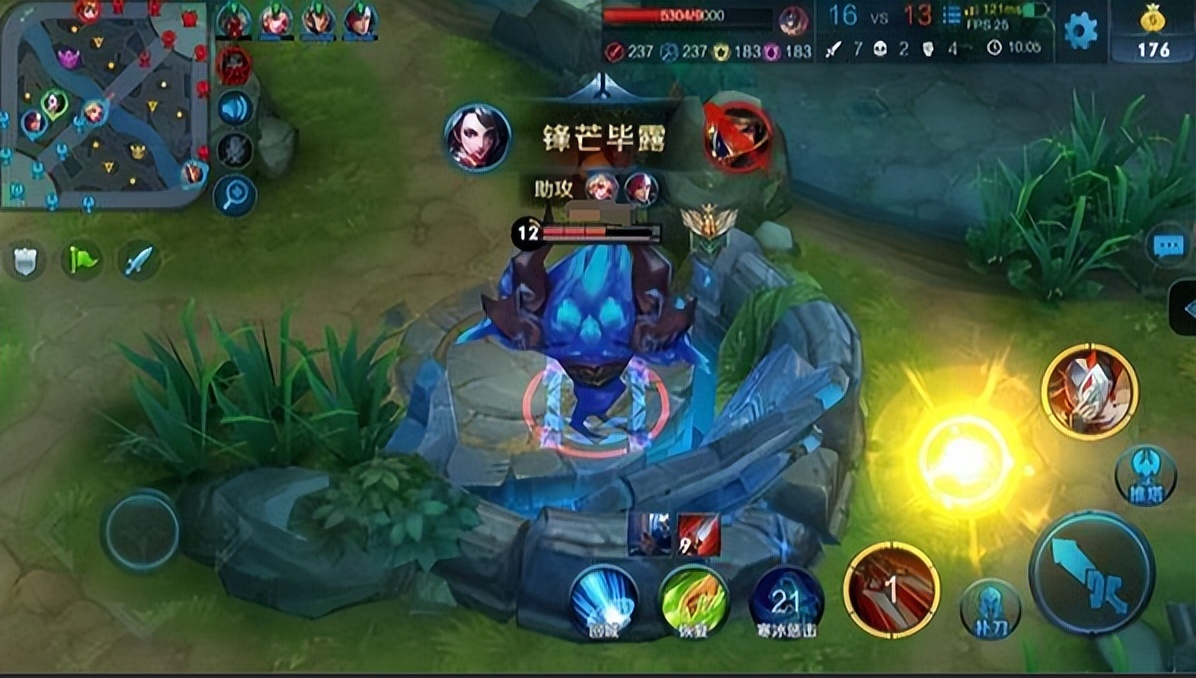Image resolution: width=1196 pixels, height=678 pixels.
Task: Open the chat speech bubble
Action: [1168, 246]
